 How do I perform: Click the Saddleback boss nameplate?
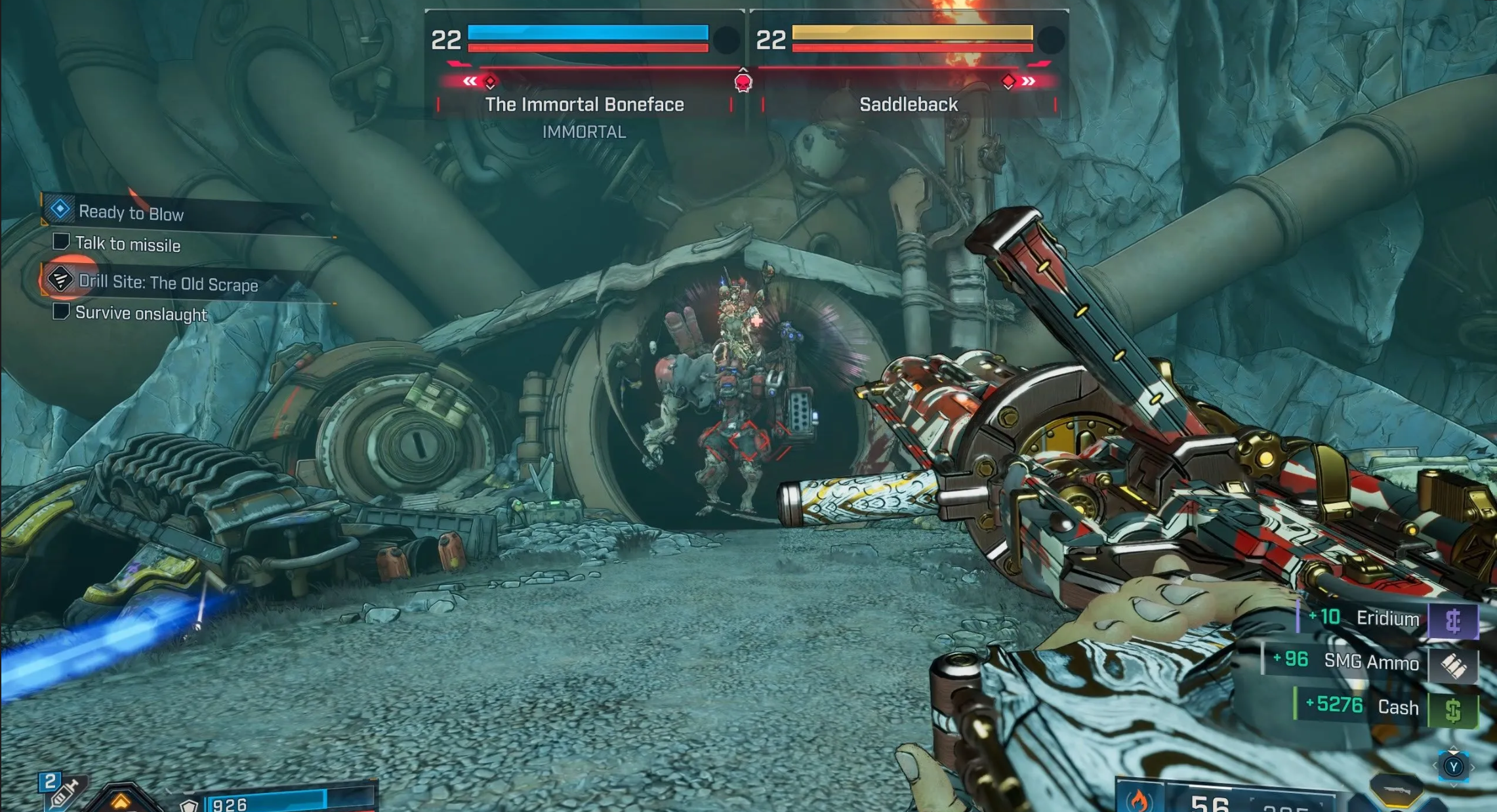click(909, 105)
